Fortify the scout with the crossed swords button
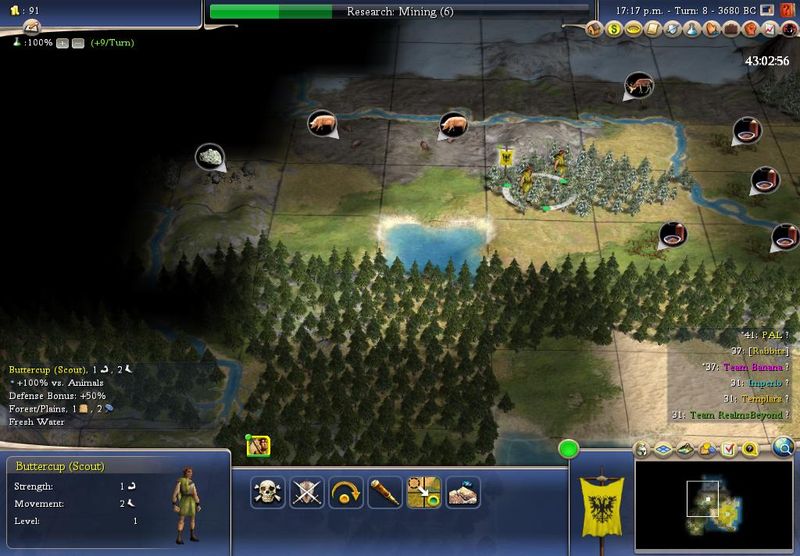Viewport: 800px width, 556px height. 306,491
